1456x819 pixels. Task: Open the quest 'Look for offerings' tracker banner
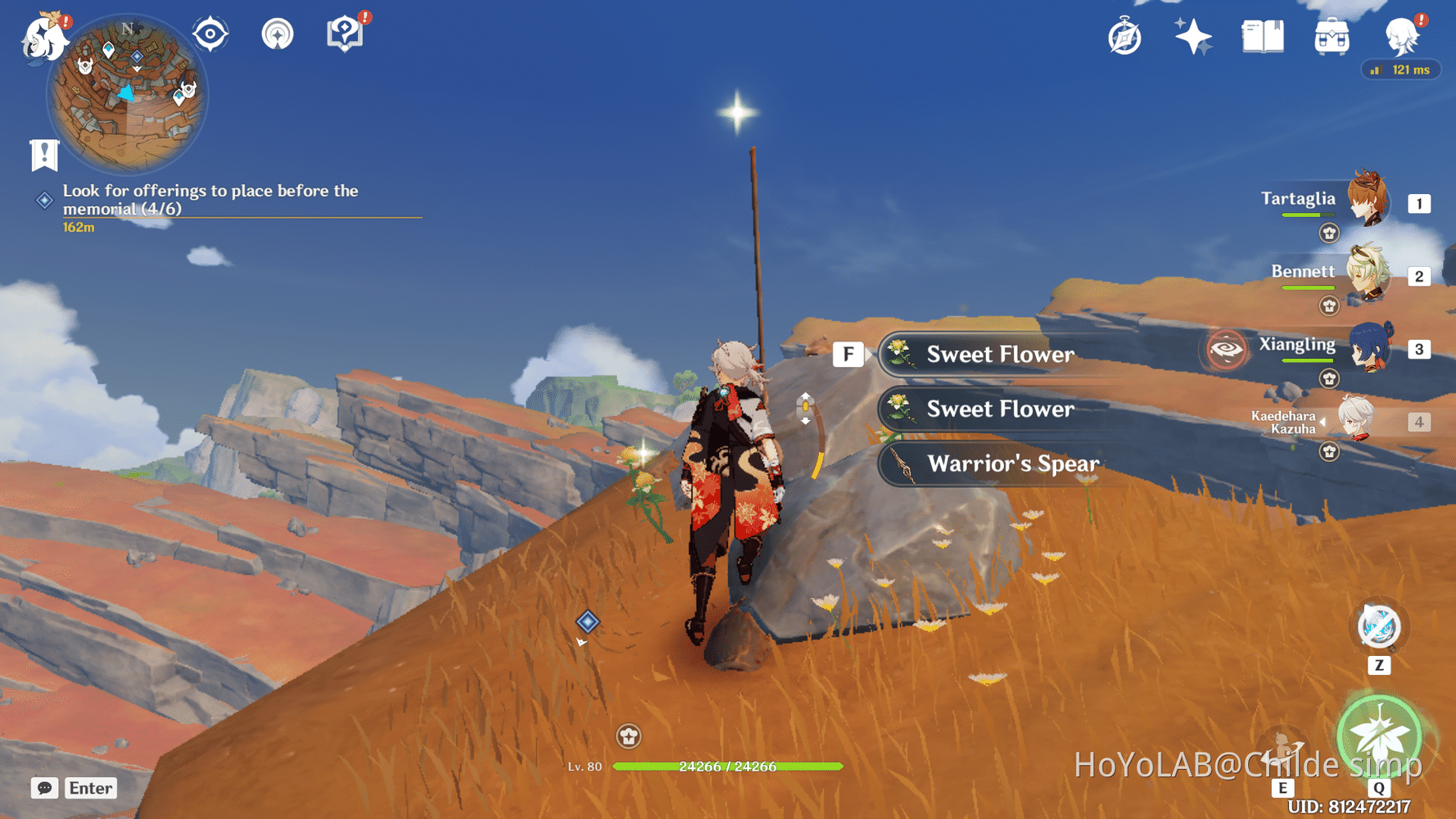coord(210,200)
